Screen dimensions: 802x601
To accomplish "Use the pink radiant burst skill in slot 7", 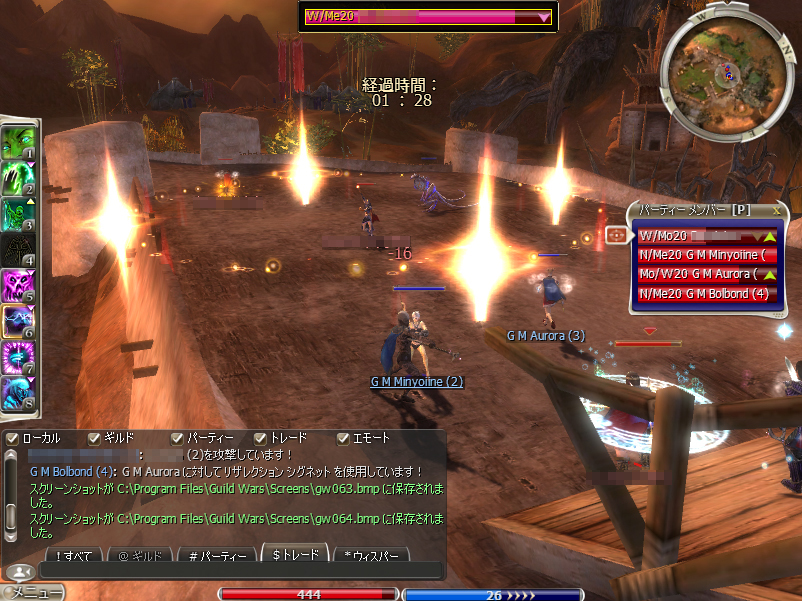I will [18, 358].
